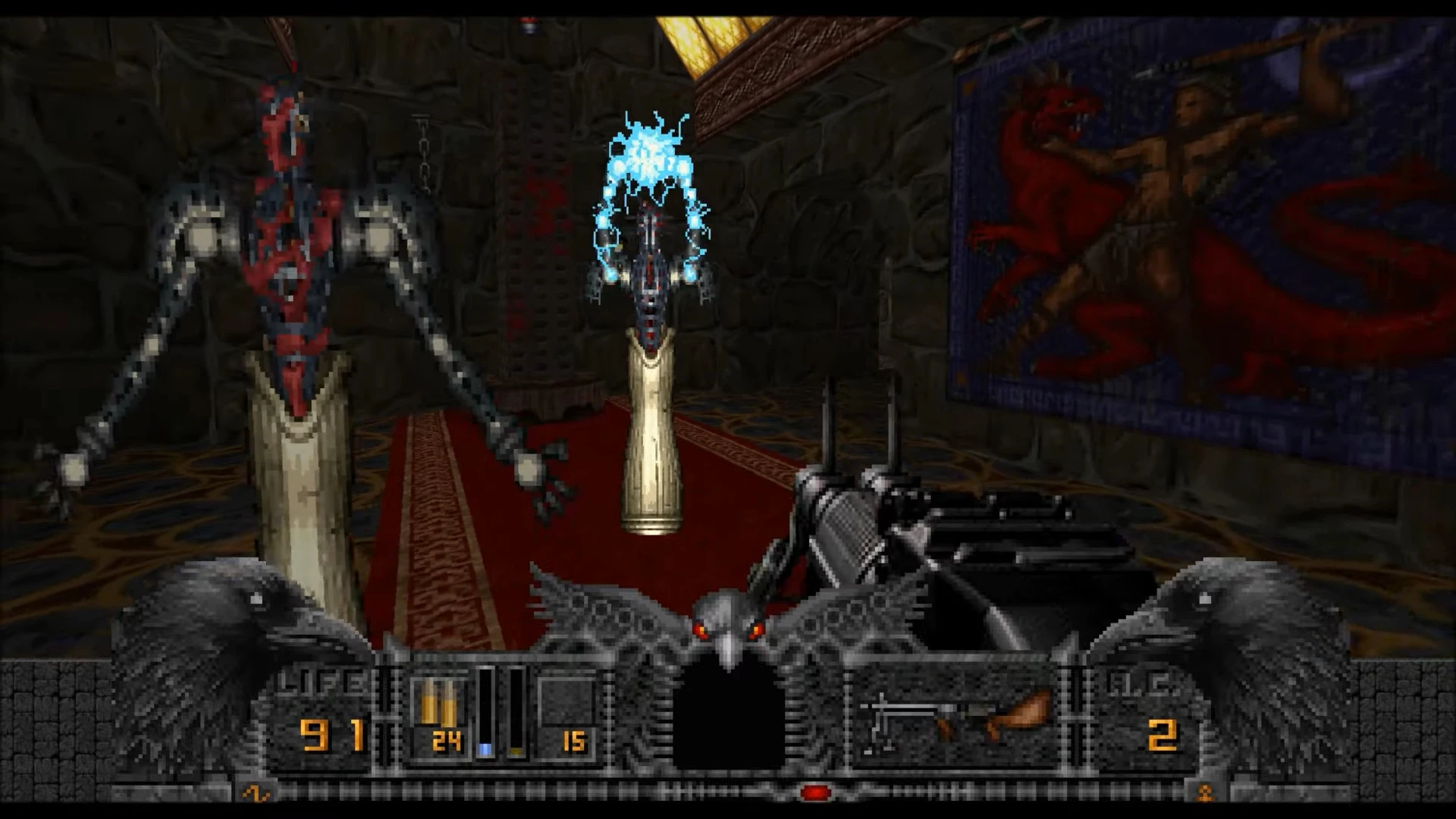Screen dimensions: 1456x819
Task: Click the bullet ammo clip icon
Action: click(440, 705)
